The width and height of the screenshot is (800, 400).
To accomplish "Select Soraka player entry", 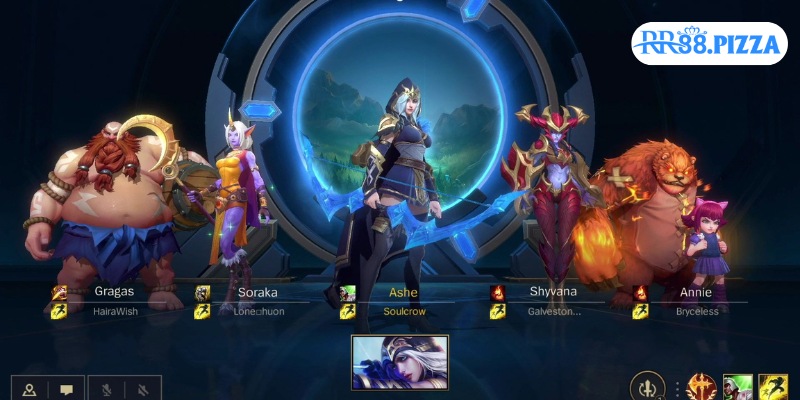I will (x=257, y=301).
